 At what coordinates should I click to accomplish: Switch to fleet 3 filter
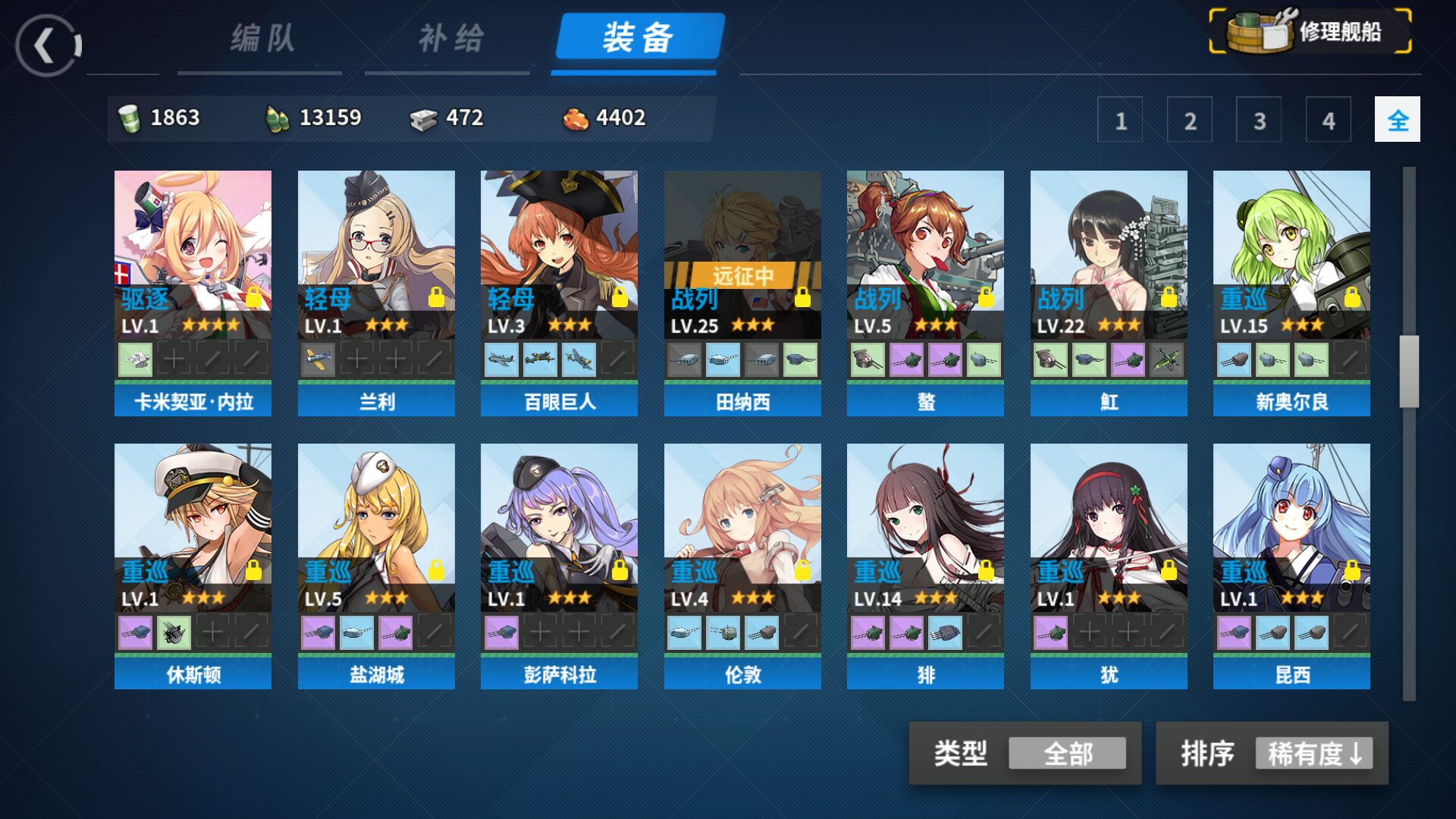[x=1259, y=120]
